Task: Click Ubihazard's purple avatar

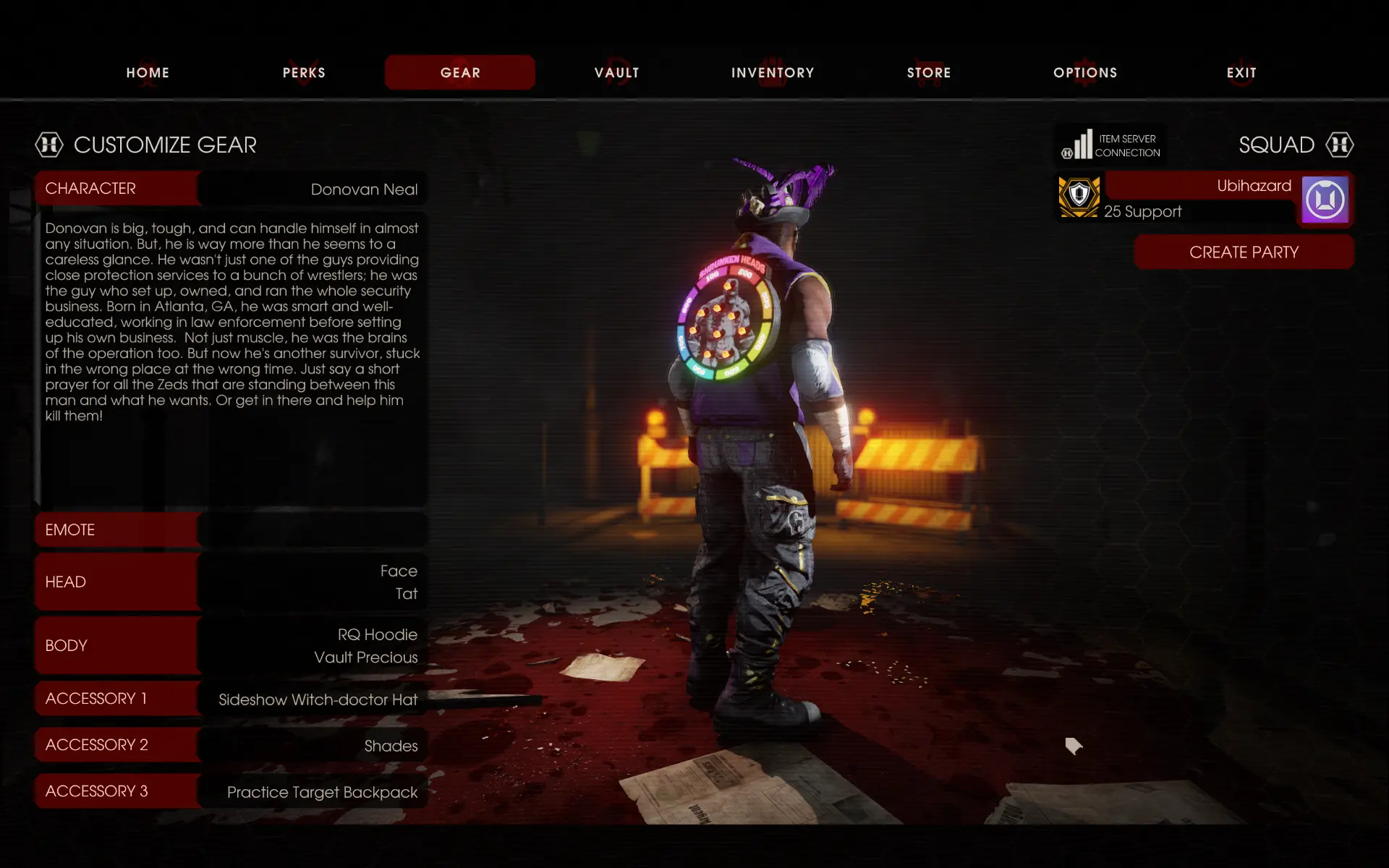Action: [x=1325, y=200]
